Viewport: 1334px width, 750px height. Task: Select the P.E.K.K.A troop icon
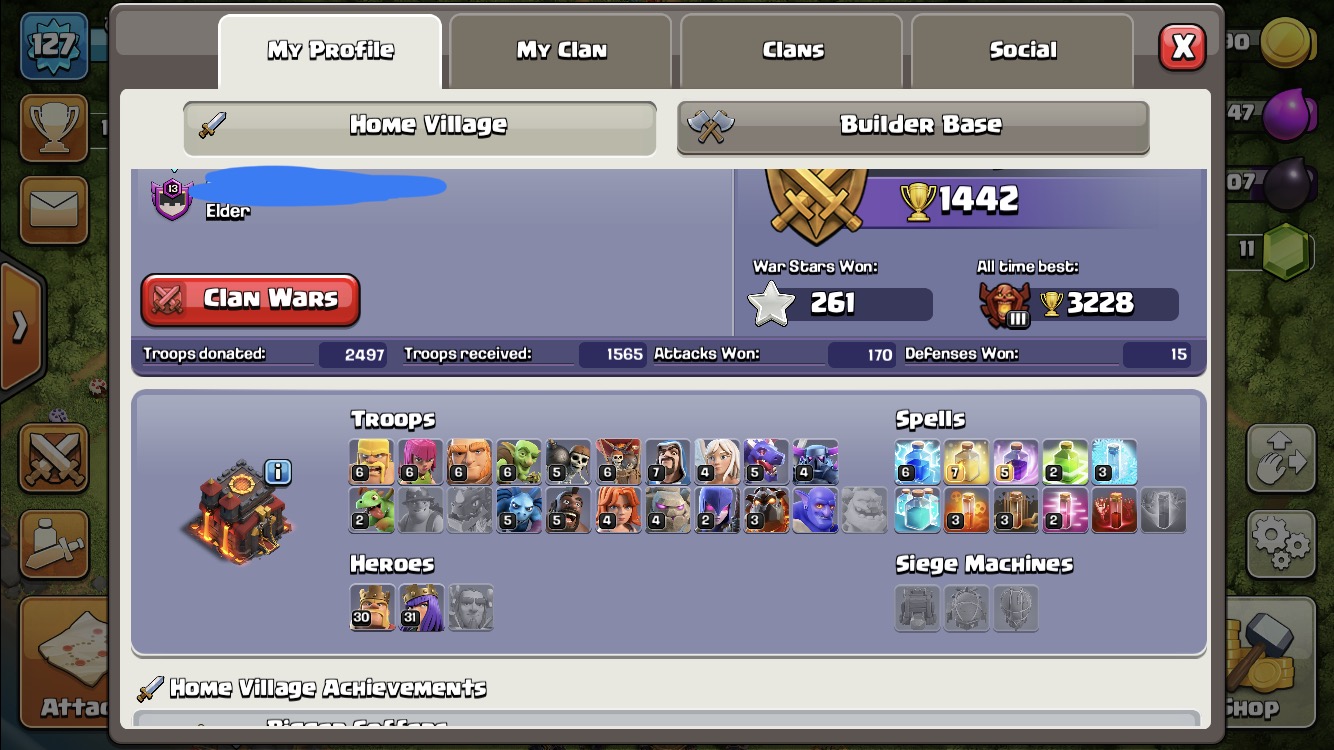(815, 462)
